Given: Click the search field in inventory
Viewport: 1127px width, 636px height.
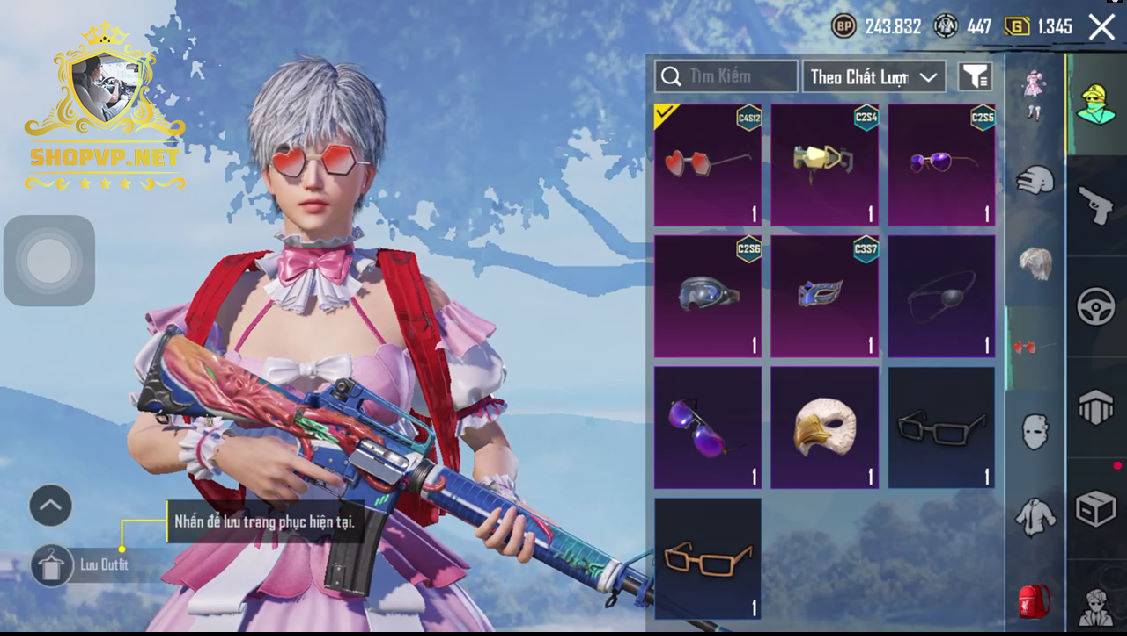Looking at the screenshot, I should coord(727,76).
